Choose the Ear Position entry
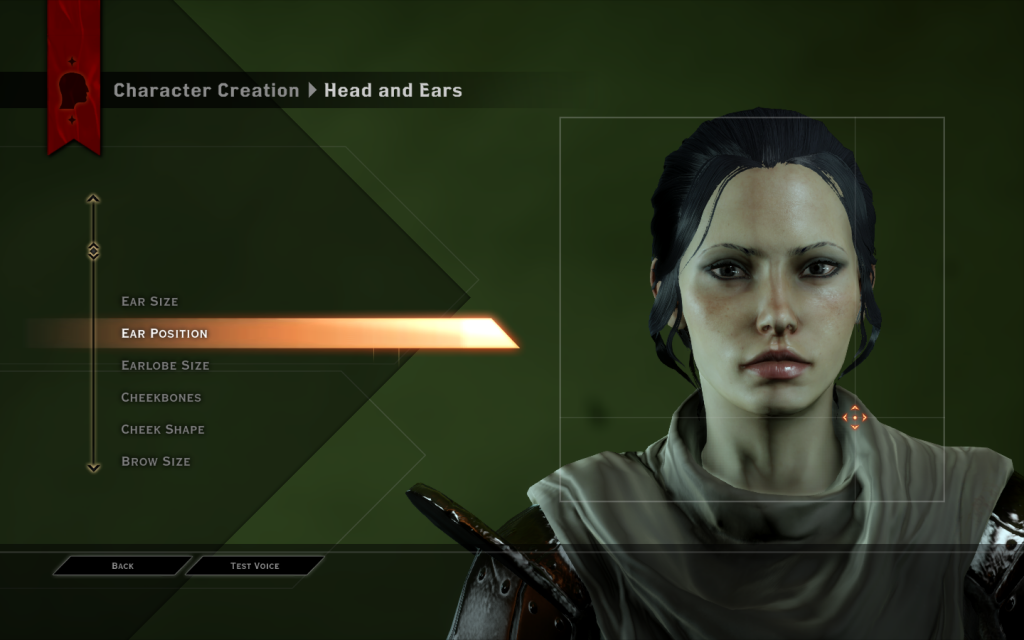The image size is (1024, 640). coord(165,333)
